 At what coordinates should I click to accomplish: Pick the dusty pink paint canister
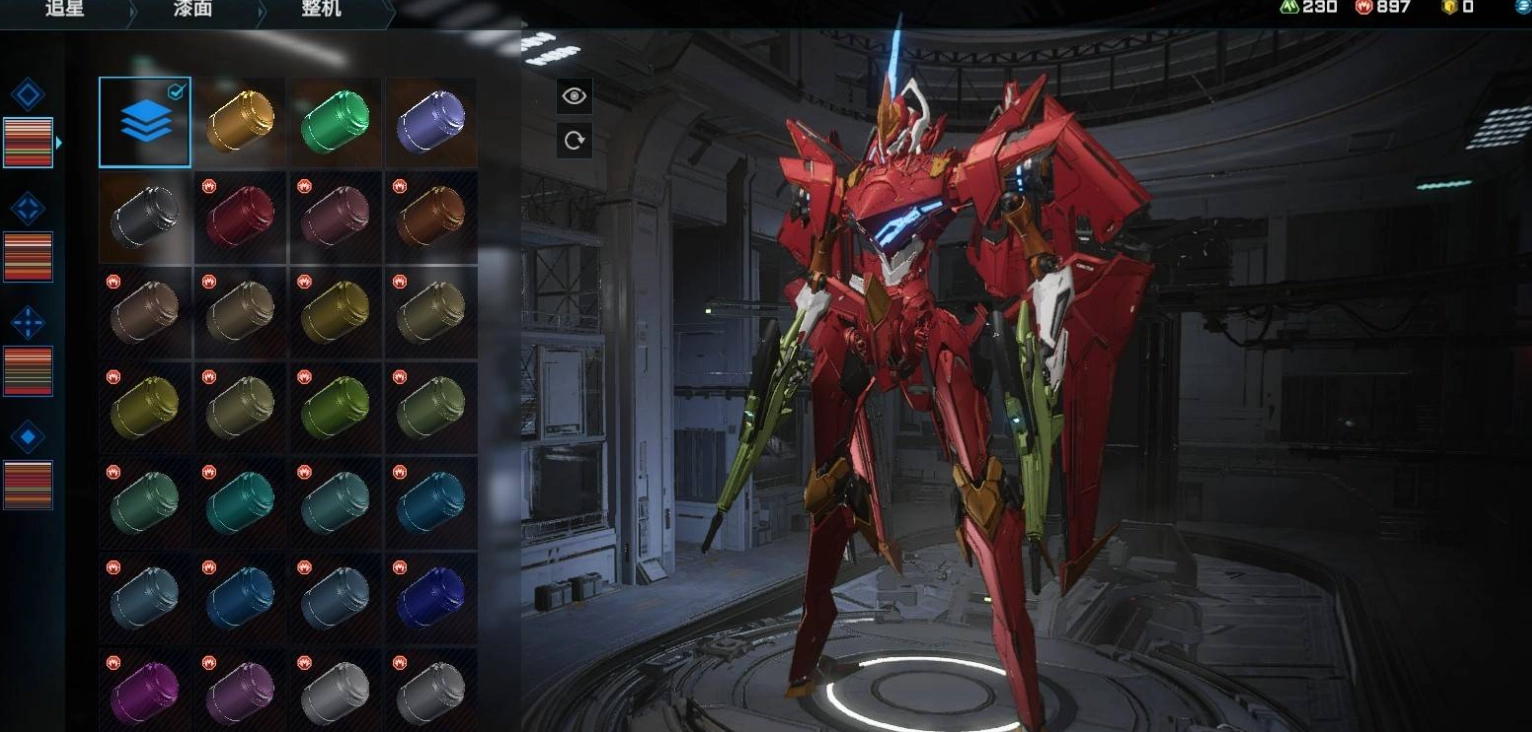point(336,217)
